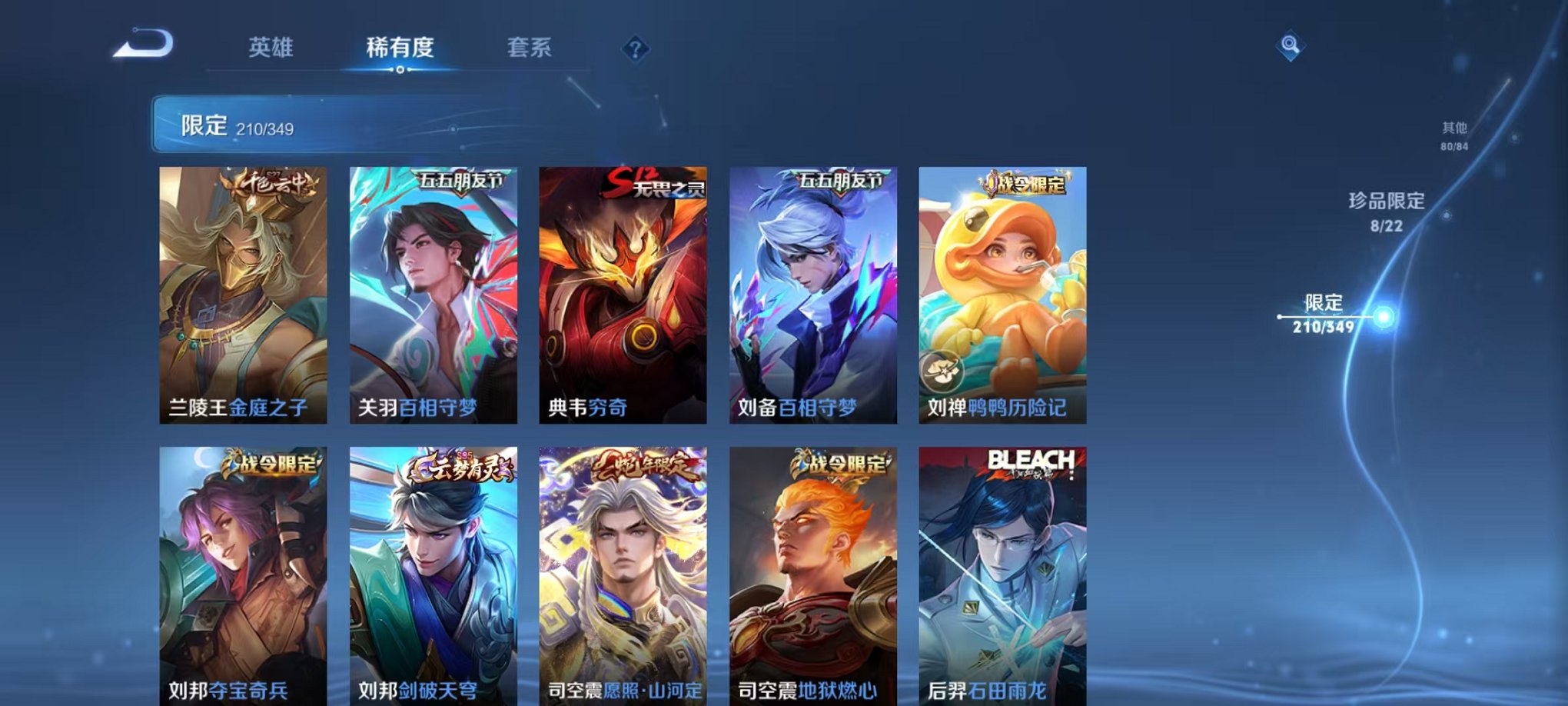This screenshot has height=706, width=1568.
Task: Switch to the 英雄 tab
Action: click(271, 48)
